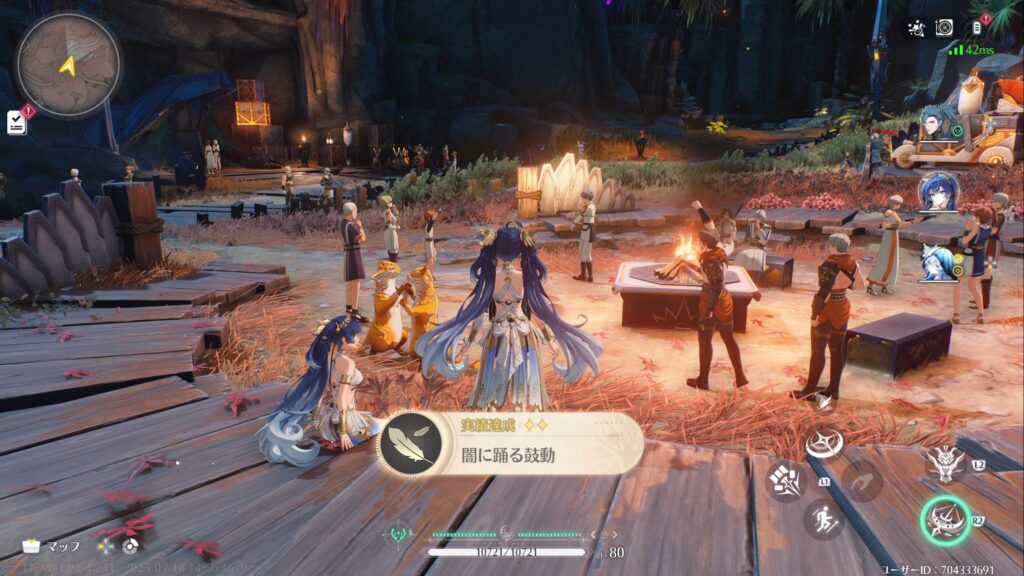Image resolution: width=1024 pixels, height=576 pixels.
Task: Perform the fist basic attack
Action: tap(784, 480)
